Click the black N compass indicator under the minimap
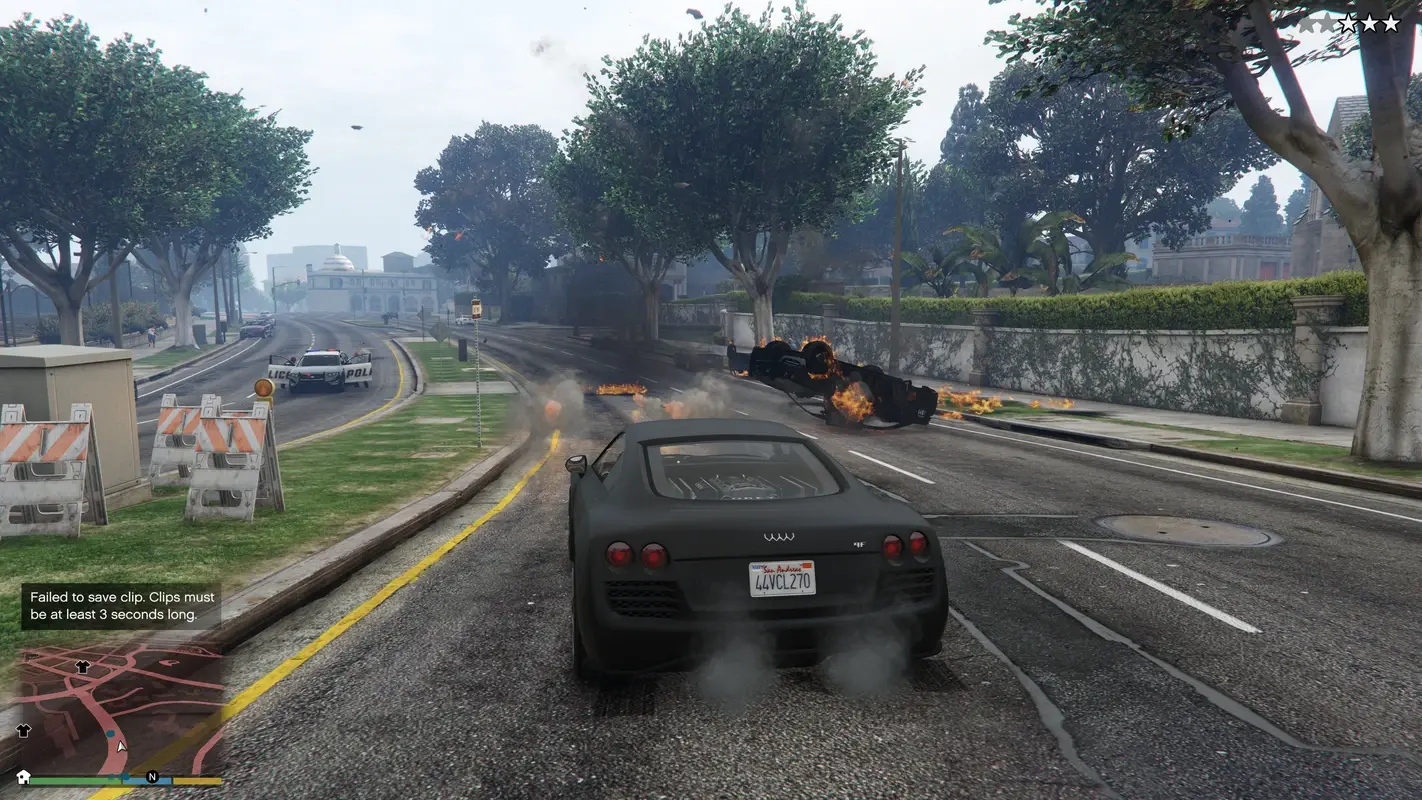Screen dimensions: 1422x800 click(x=153, y=777)
